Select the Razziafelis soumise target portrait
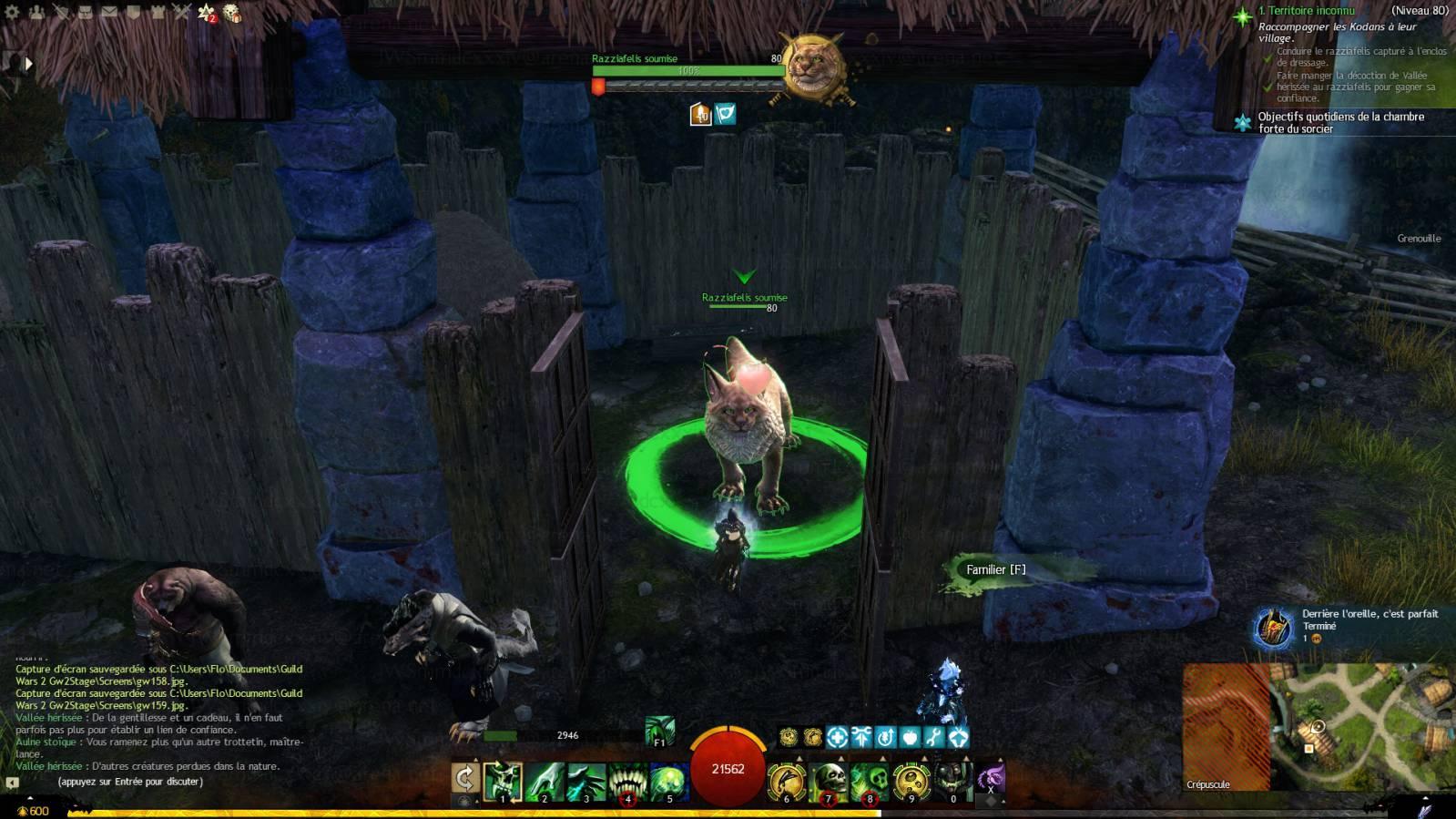1456x819 pixels. coord(813,66)
